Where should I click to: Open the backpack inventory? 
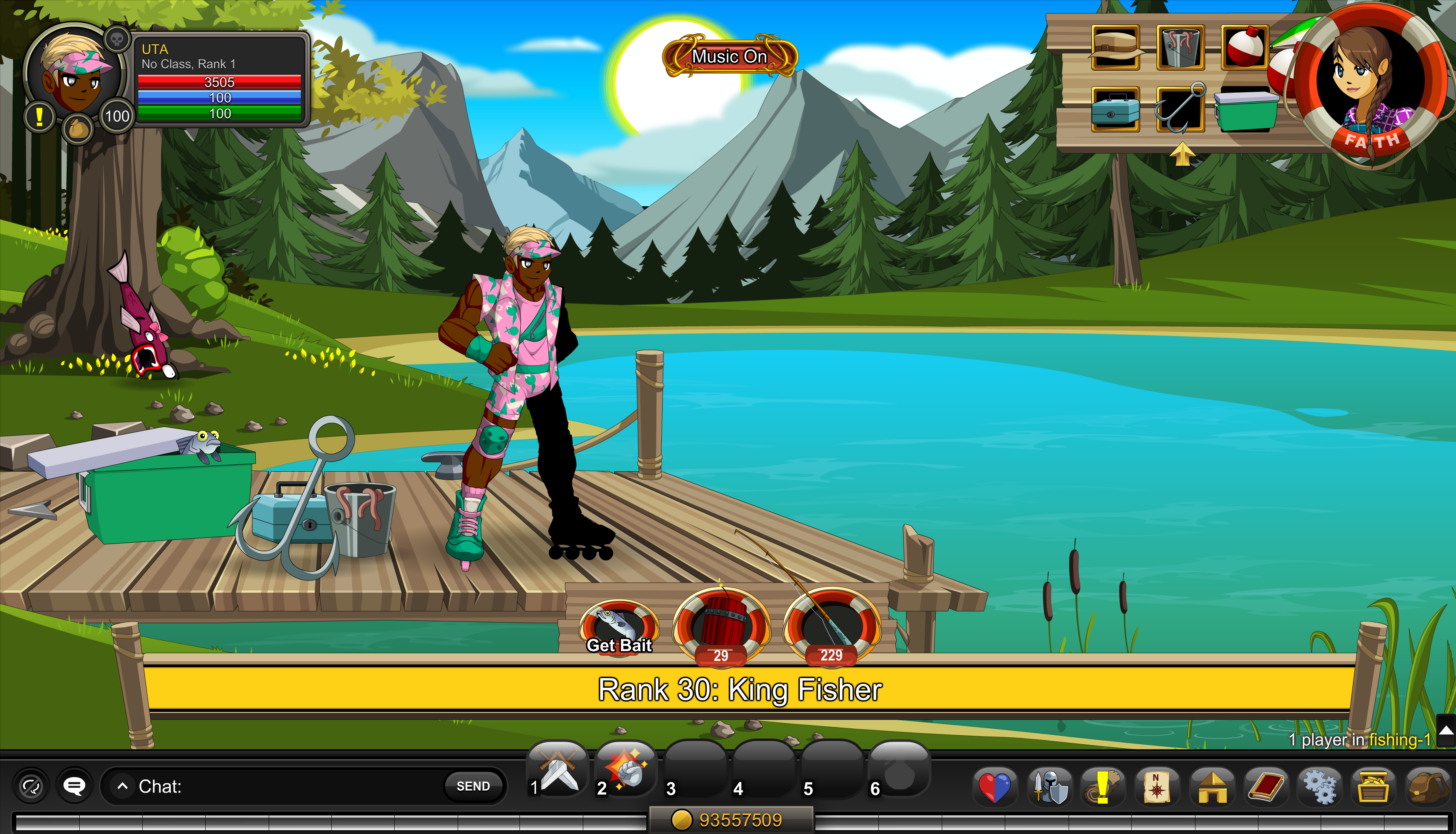tap(1428, 787)
